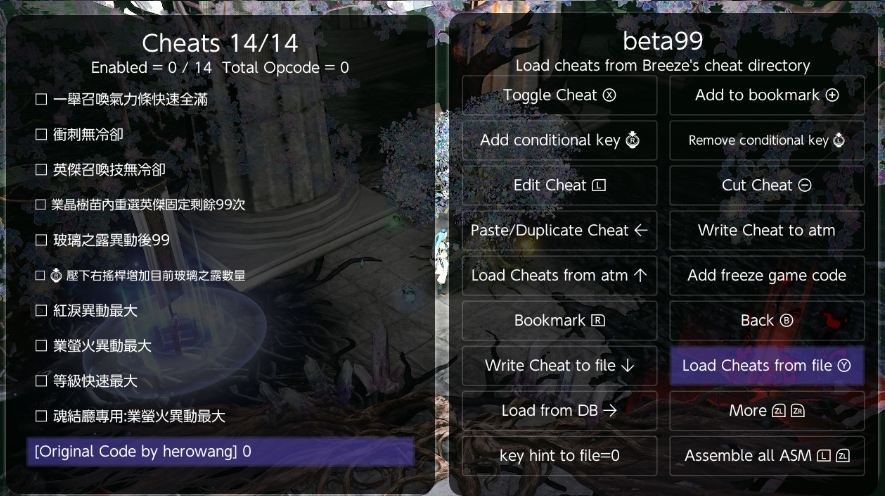Click Add freeze game code
This screenshot has width=885, height=496.
[x=766, y=275]
